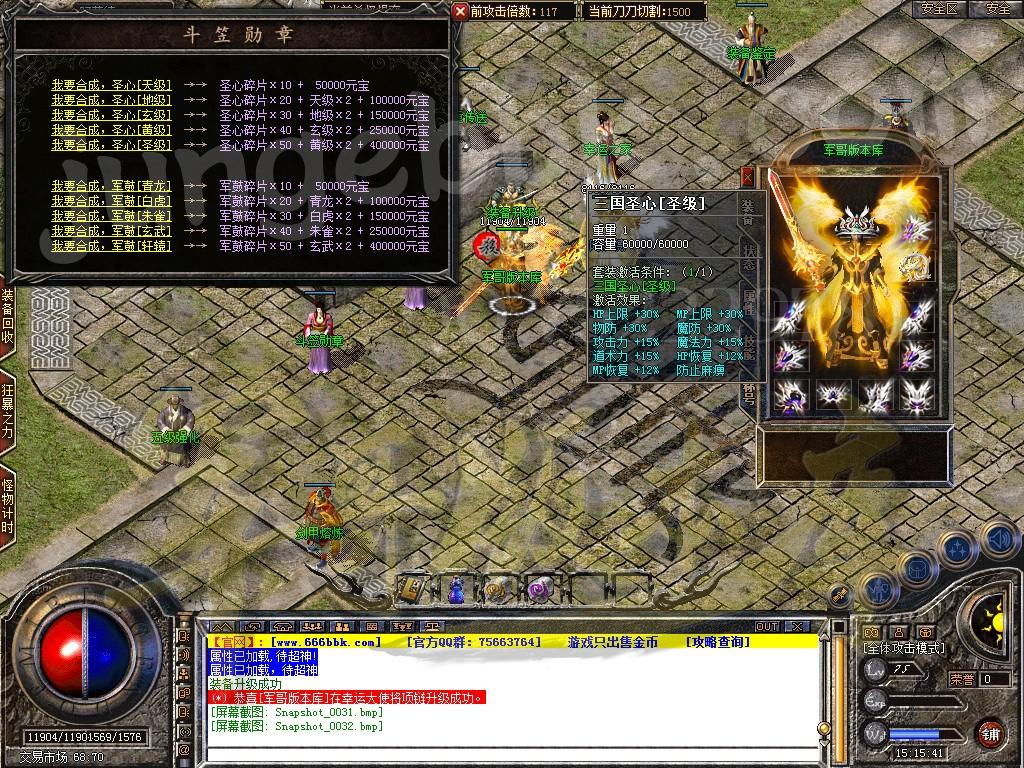Switch to the 称号 title tab
This screenshot has width=1024, height=768.
[x=748, y=394]
